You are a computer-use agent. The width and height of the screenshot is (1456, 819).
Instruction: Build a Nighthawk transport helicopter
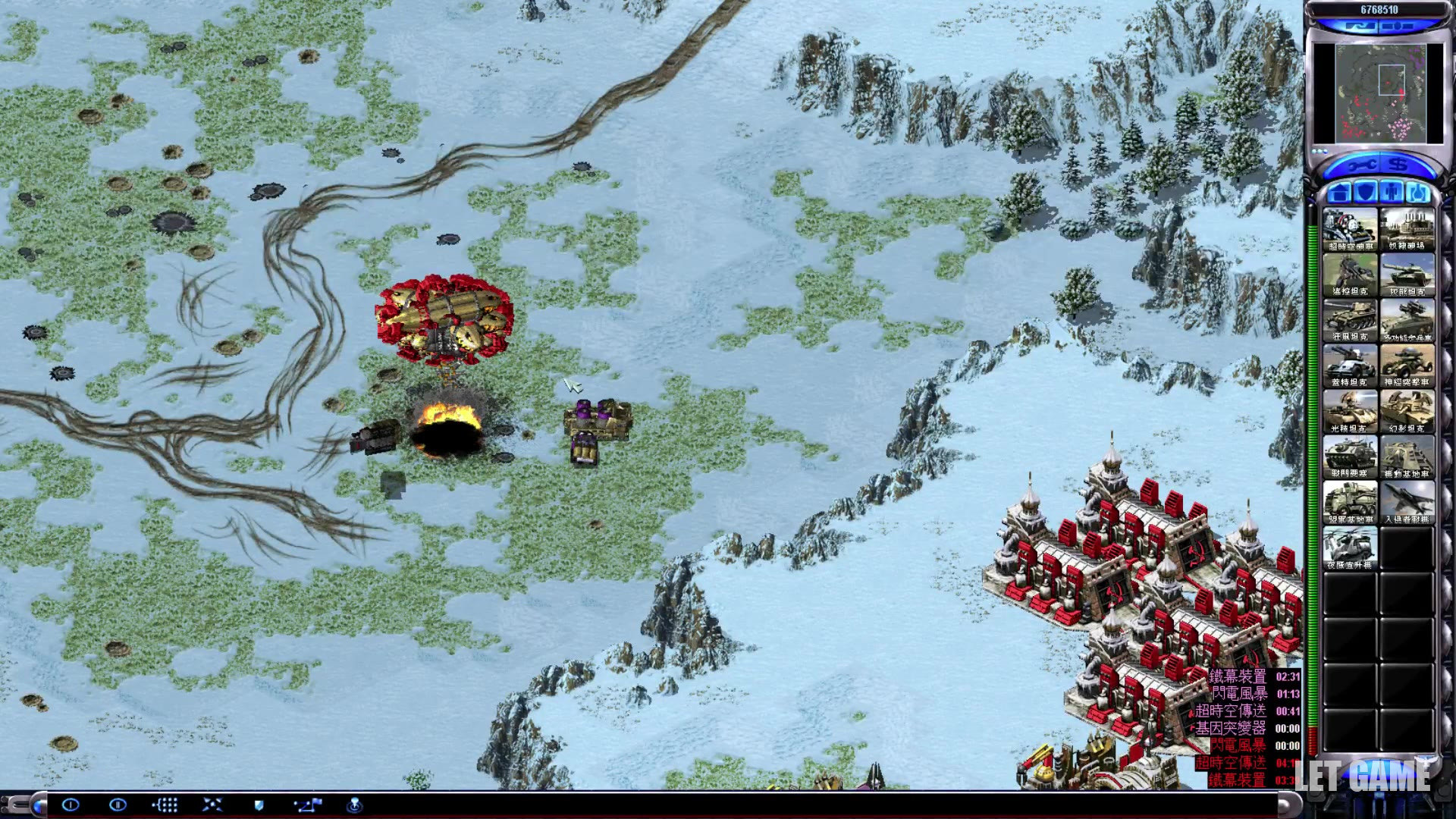coord(1350,548)
